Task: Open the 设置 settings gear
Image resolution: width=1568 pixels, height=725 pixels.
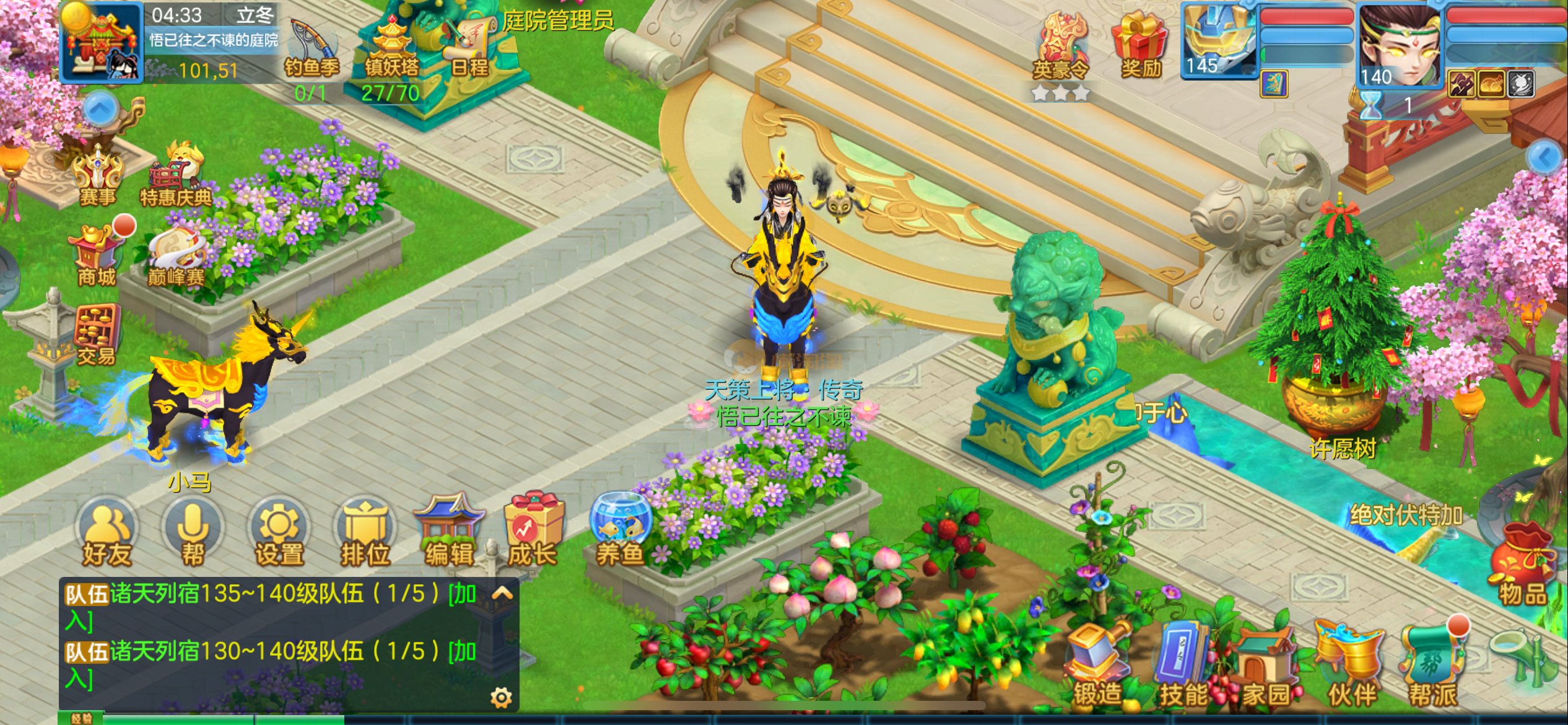Action: pos(279,533)
